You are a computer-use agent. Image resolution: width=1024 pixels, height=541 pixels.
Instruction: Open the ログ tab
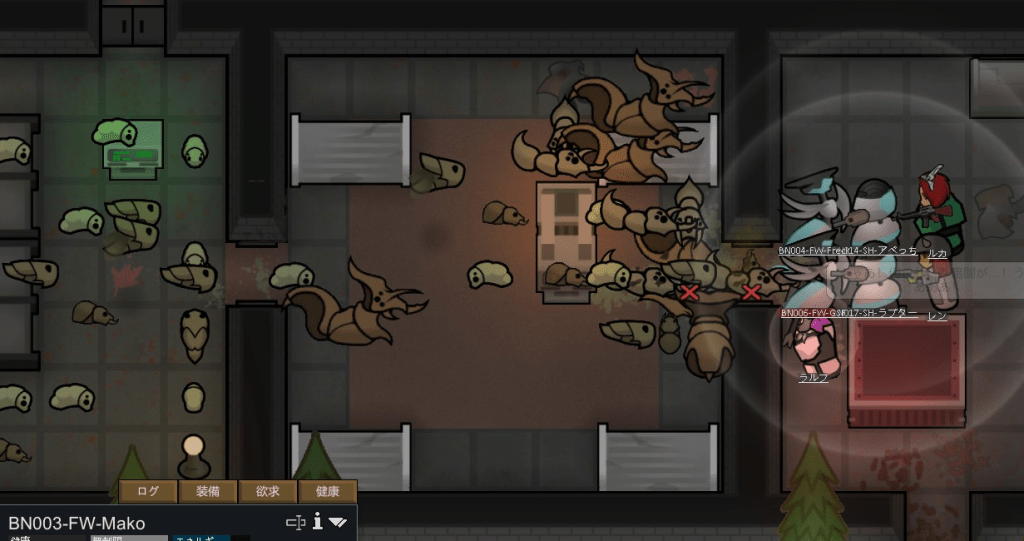pos(148,491)
